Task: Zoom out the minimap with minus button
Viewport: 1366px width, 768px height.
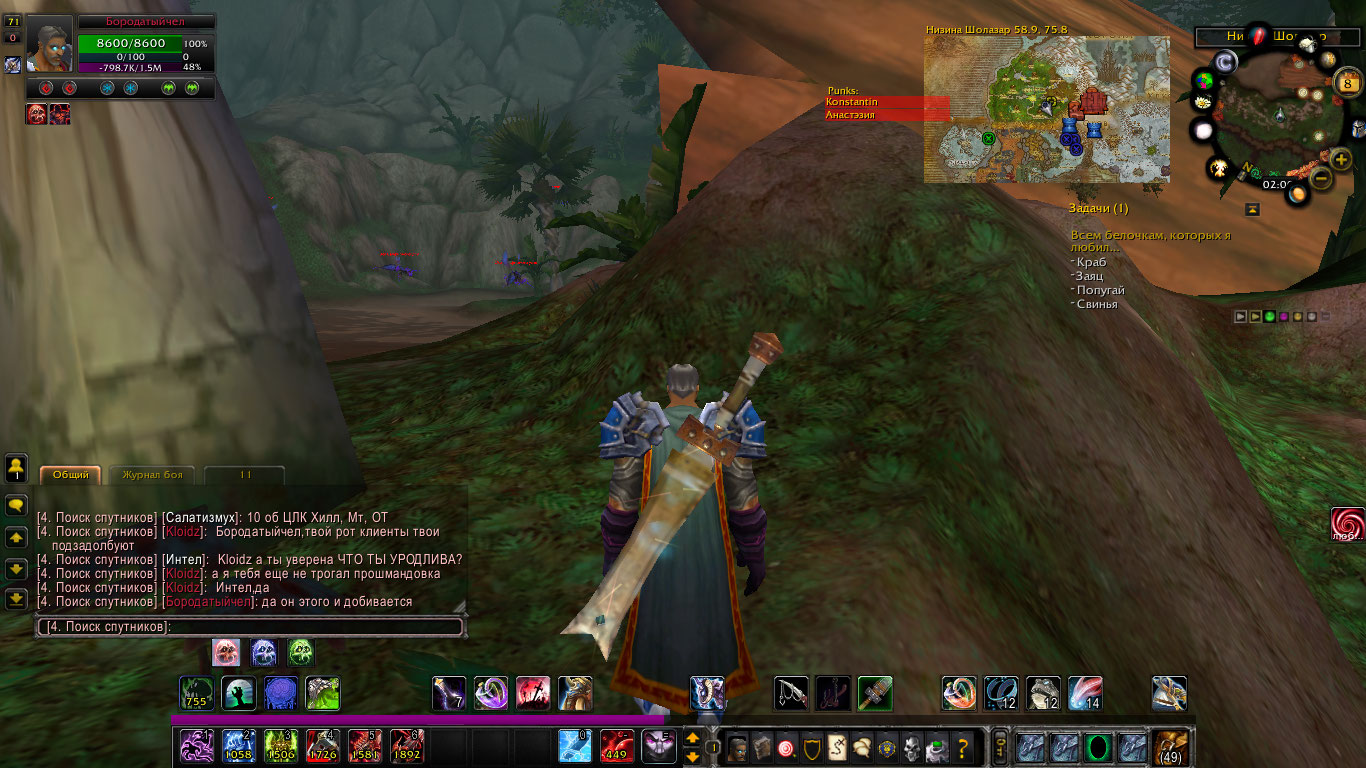Action: [x=1321, y=179]
